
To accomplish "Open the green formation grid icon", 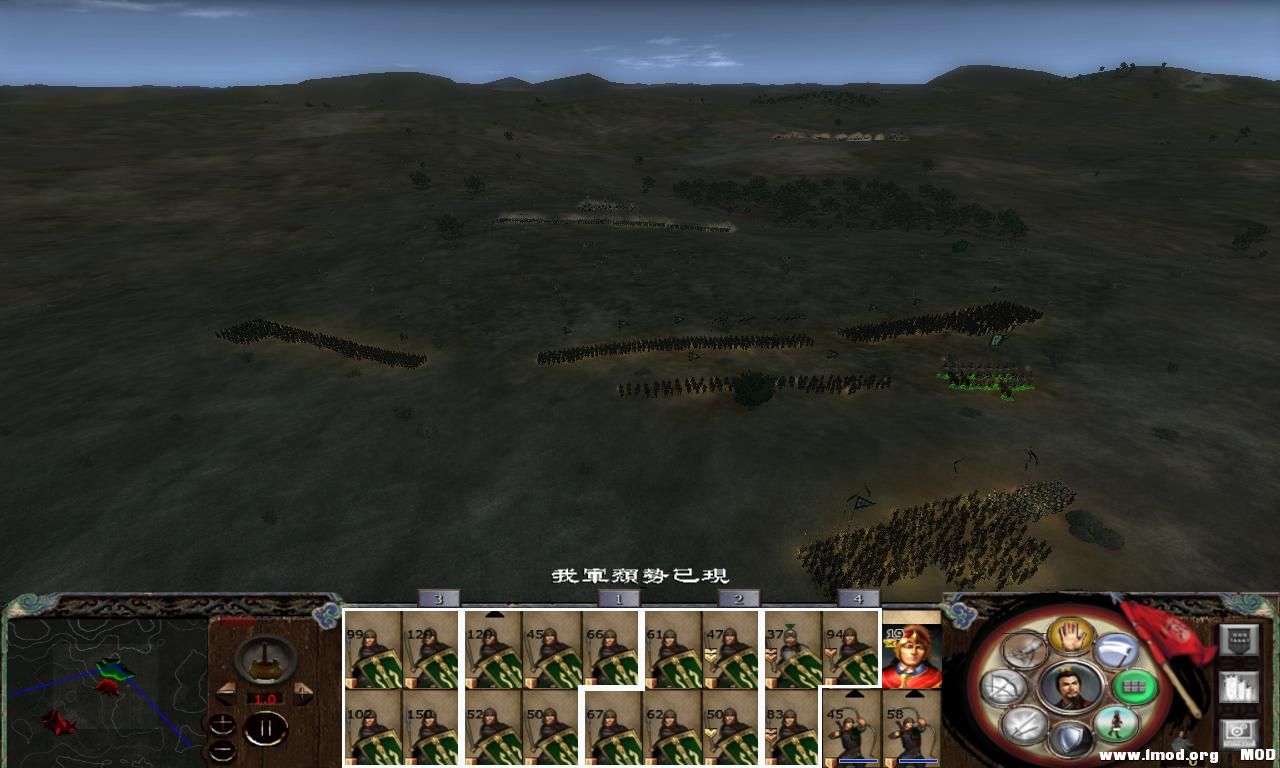I will [x=1133, y=687].
